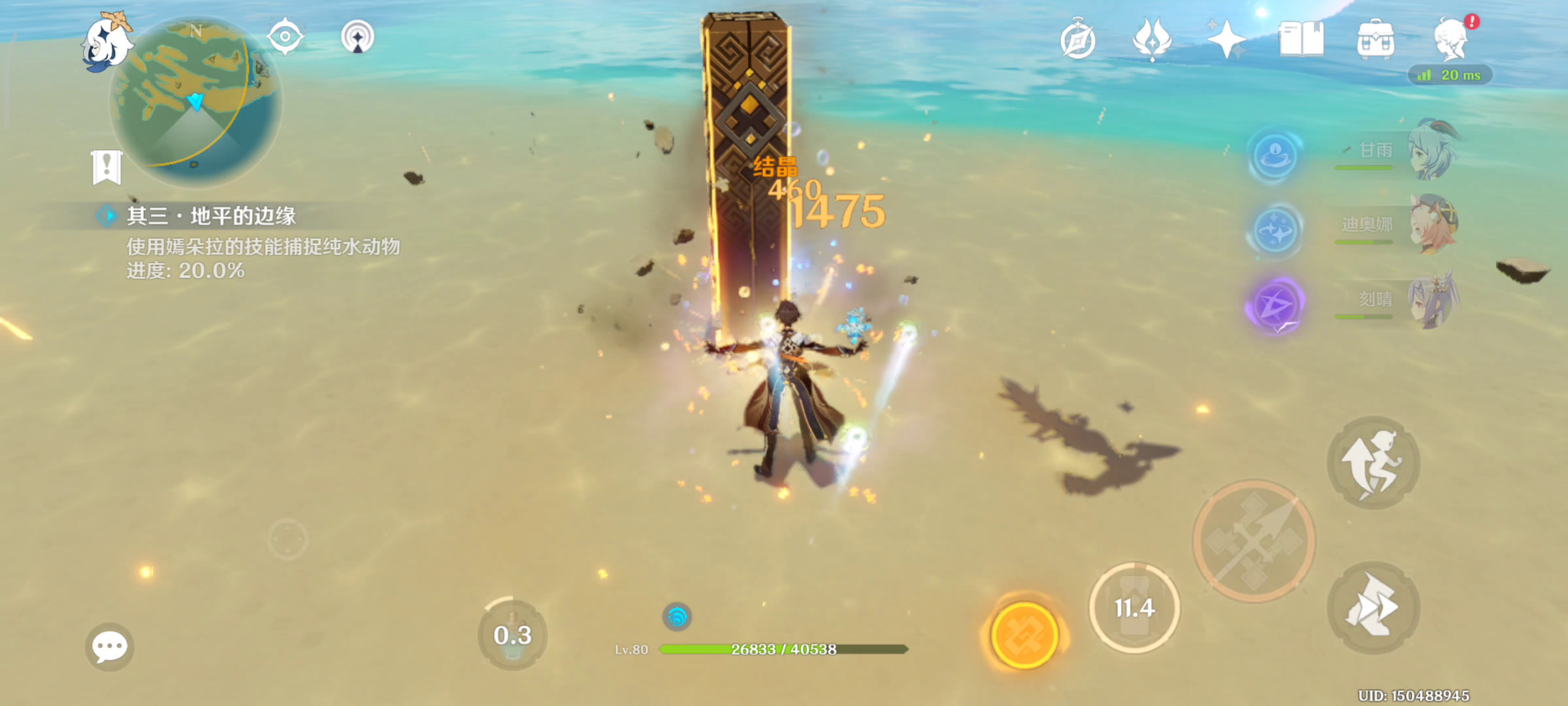
Task: Toggle the elemental sight eye icon
Action: click(285, 37)
